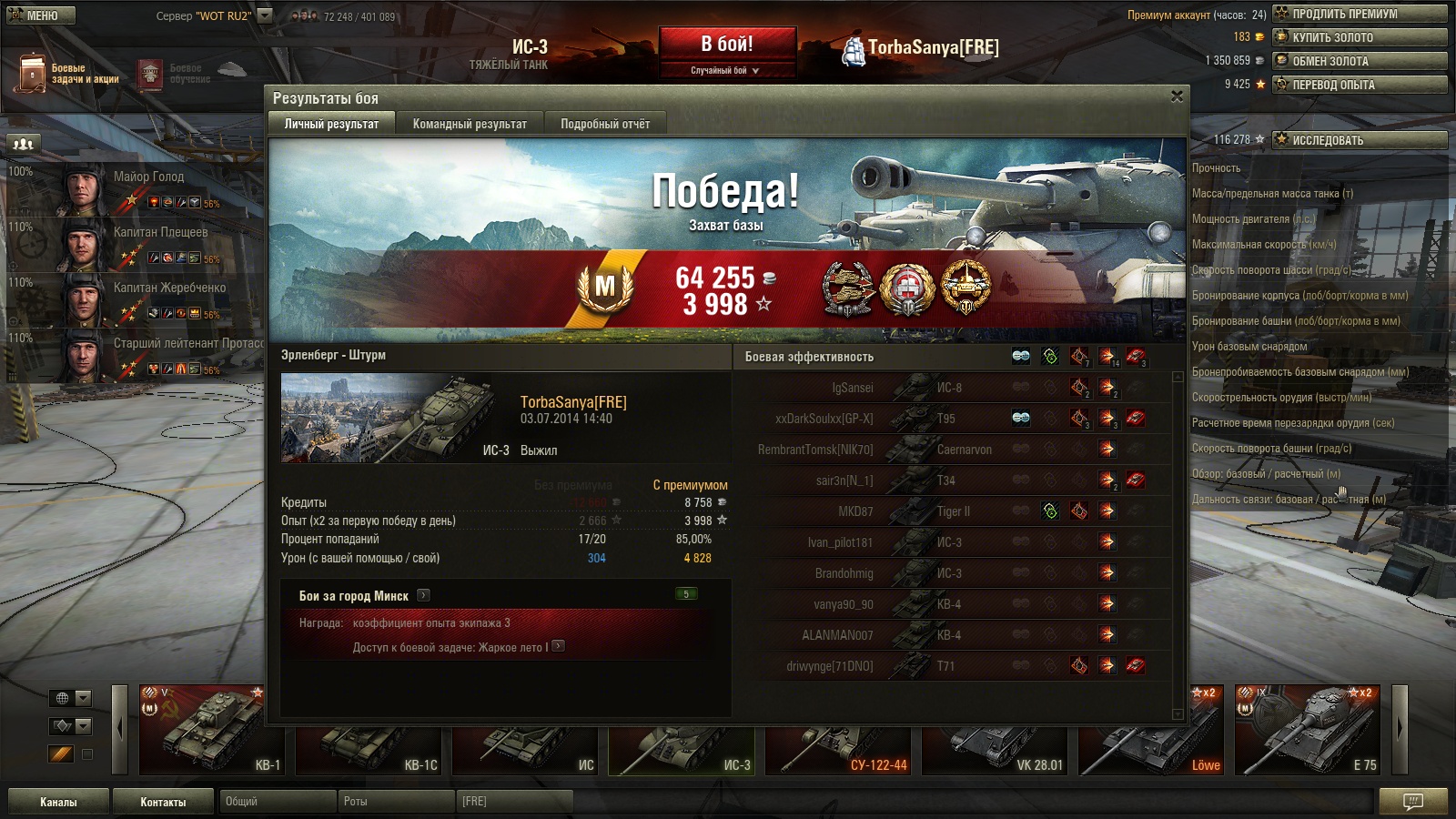The width and height of the screenshot is (1456, 819).
Task: Open the Контакты button
Action: point(163,802)
